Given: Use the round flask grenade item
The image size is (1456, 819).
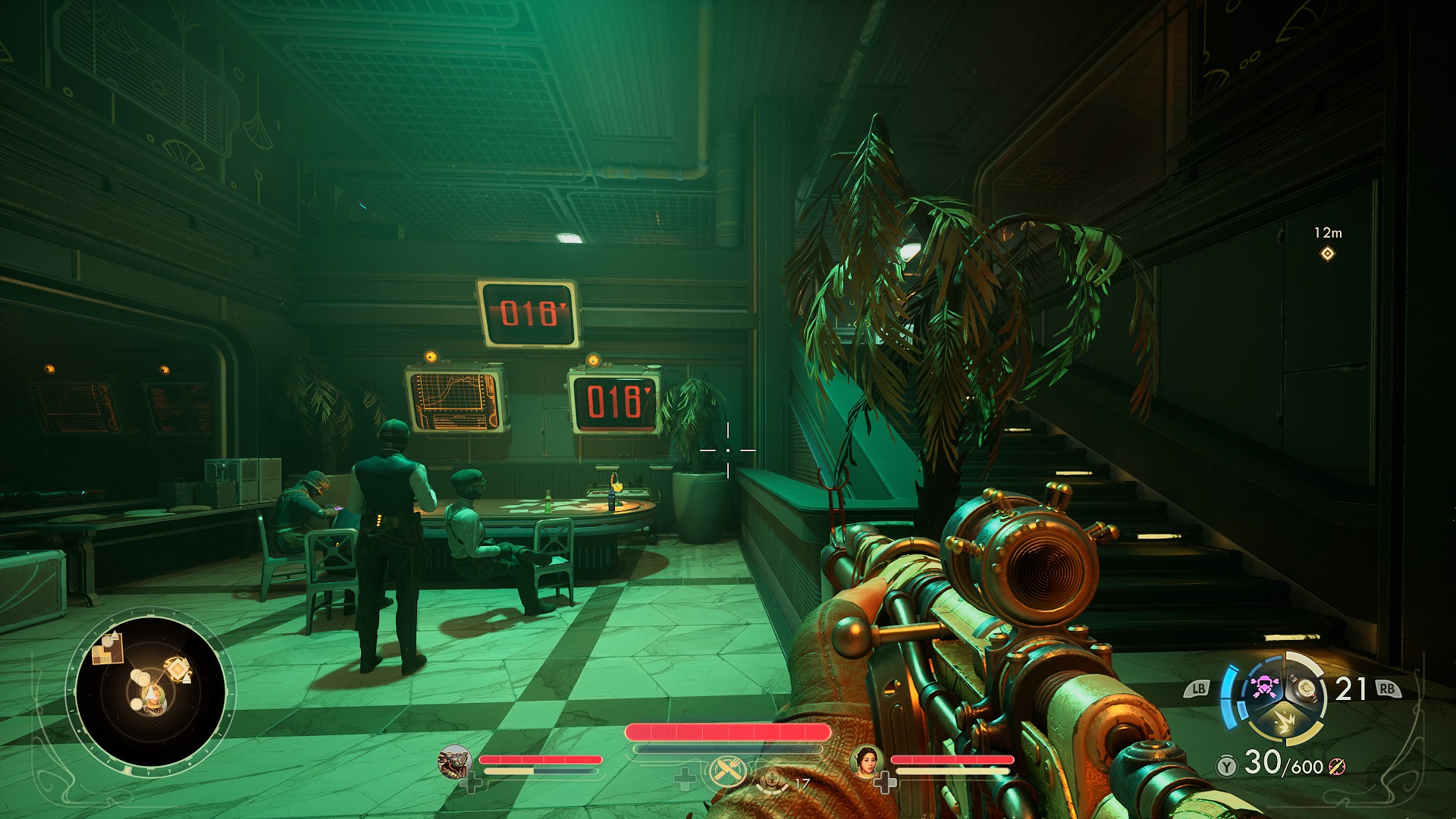Looking at the screenshot, I should tap(1306, 687).
